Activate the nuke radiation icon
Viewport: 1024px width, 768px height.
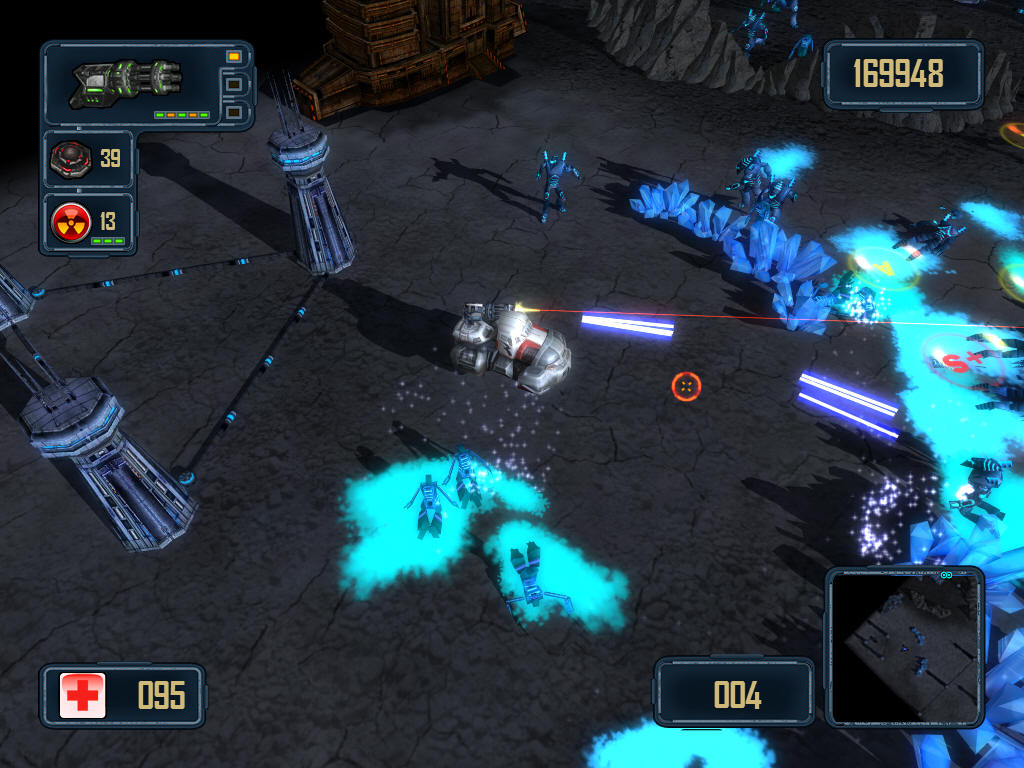click(72, 219)
